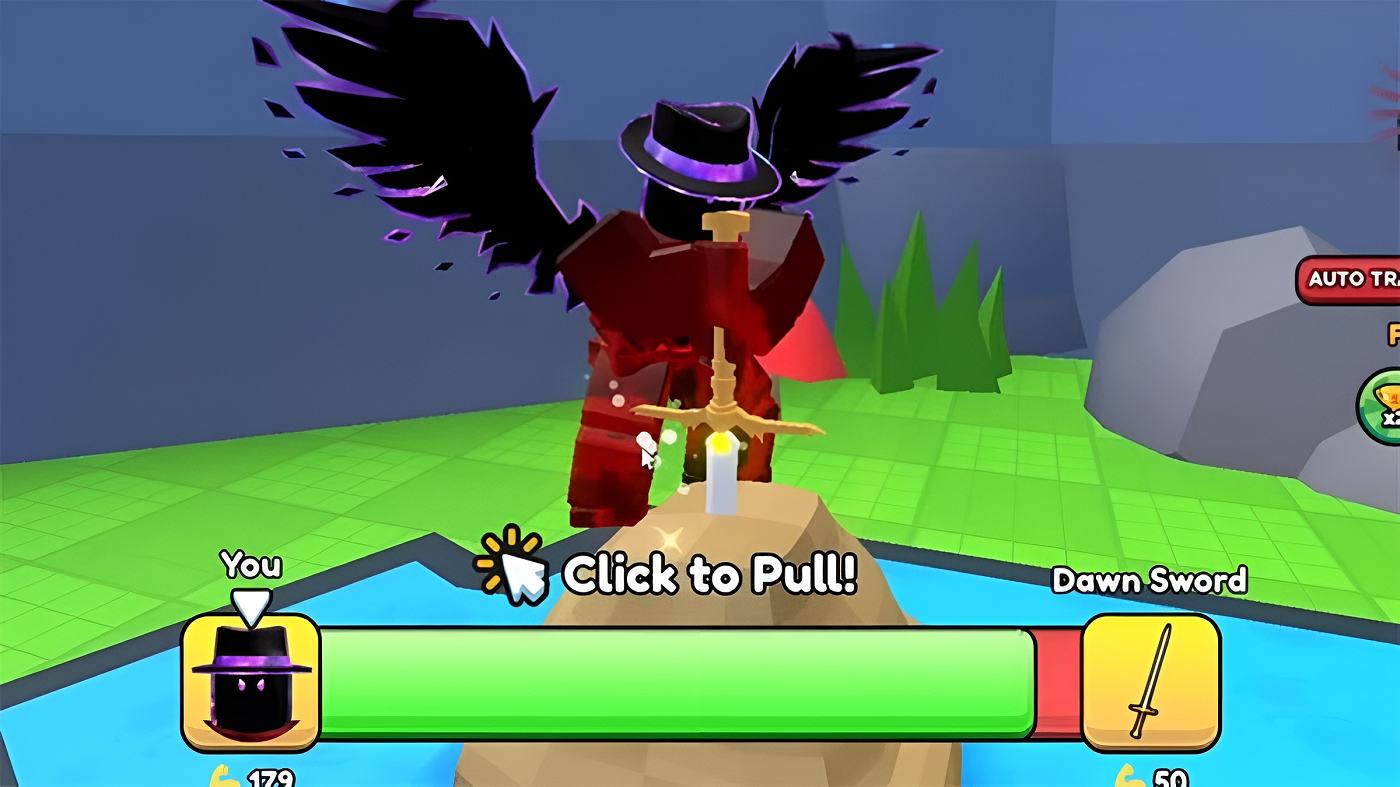Click the animated cursor icon beside the pull prompt
1400x787 pixels.
(x=515, y=570)
